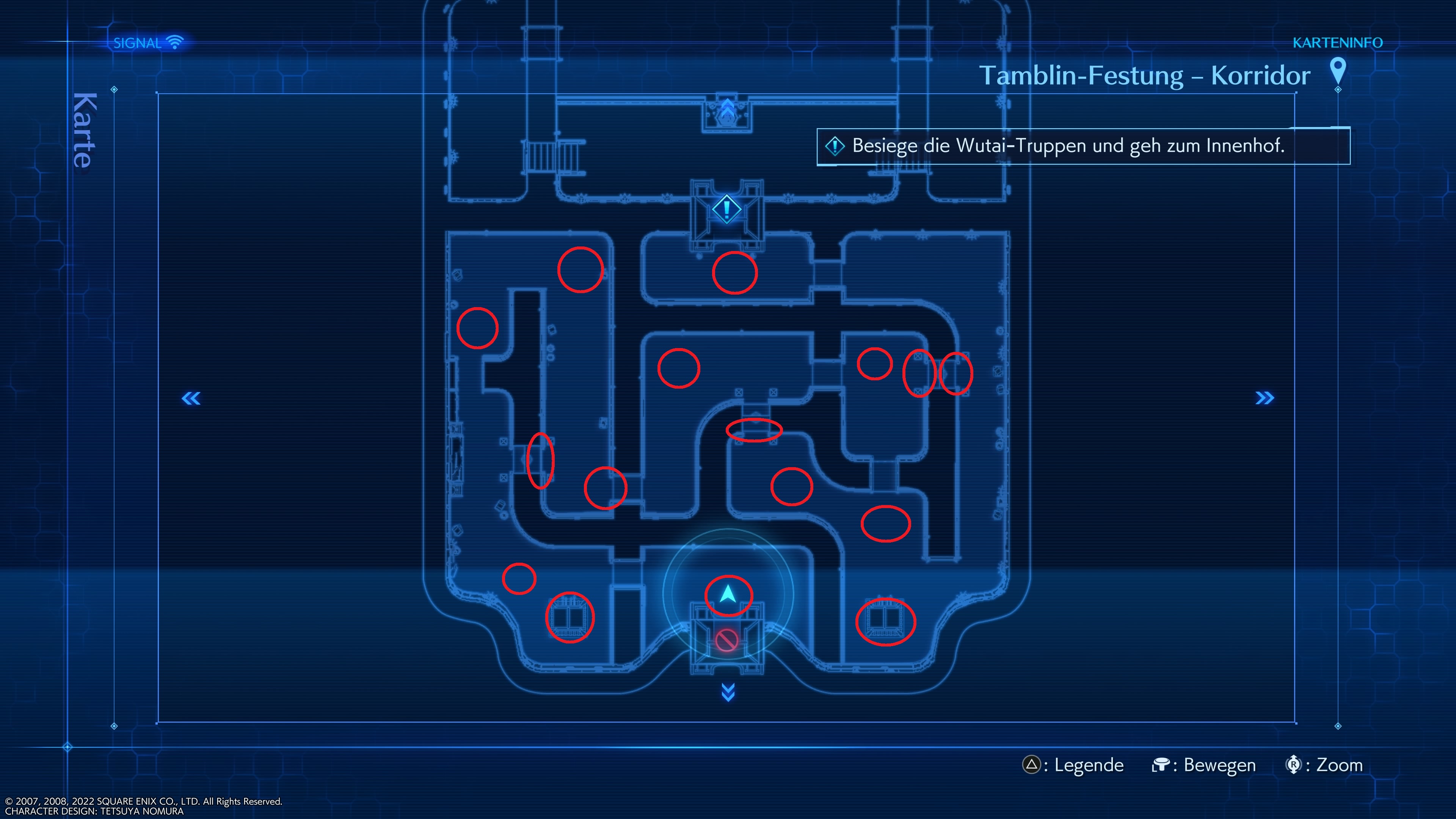This screenshot has width=1456, height=819.
Task: Click the Karteninfo location pin icon
Action: point(1337,72)
